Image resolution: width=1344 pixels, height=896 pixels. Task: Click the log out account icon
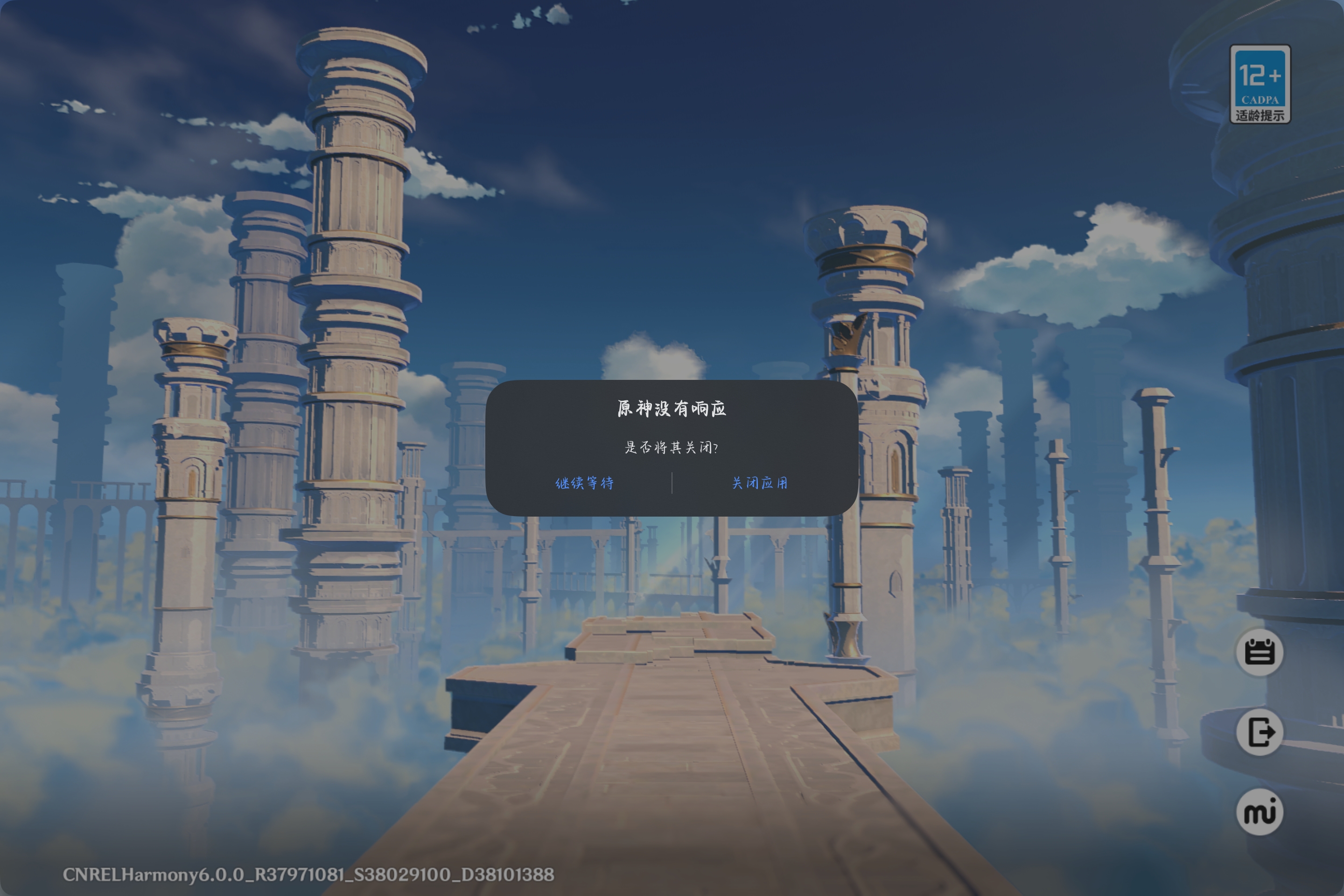click(1259, 732)
